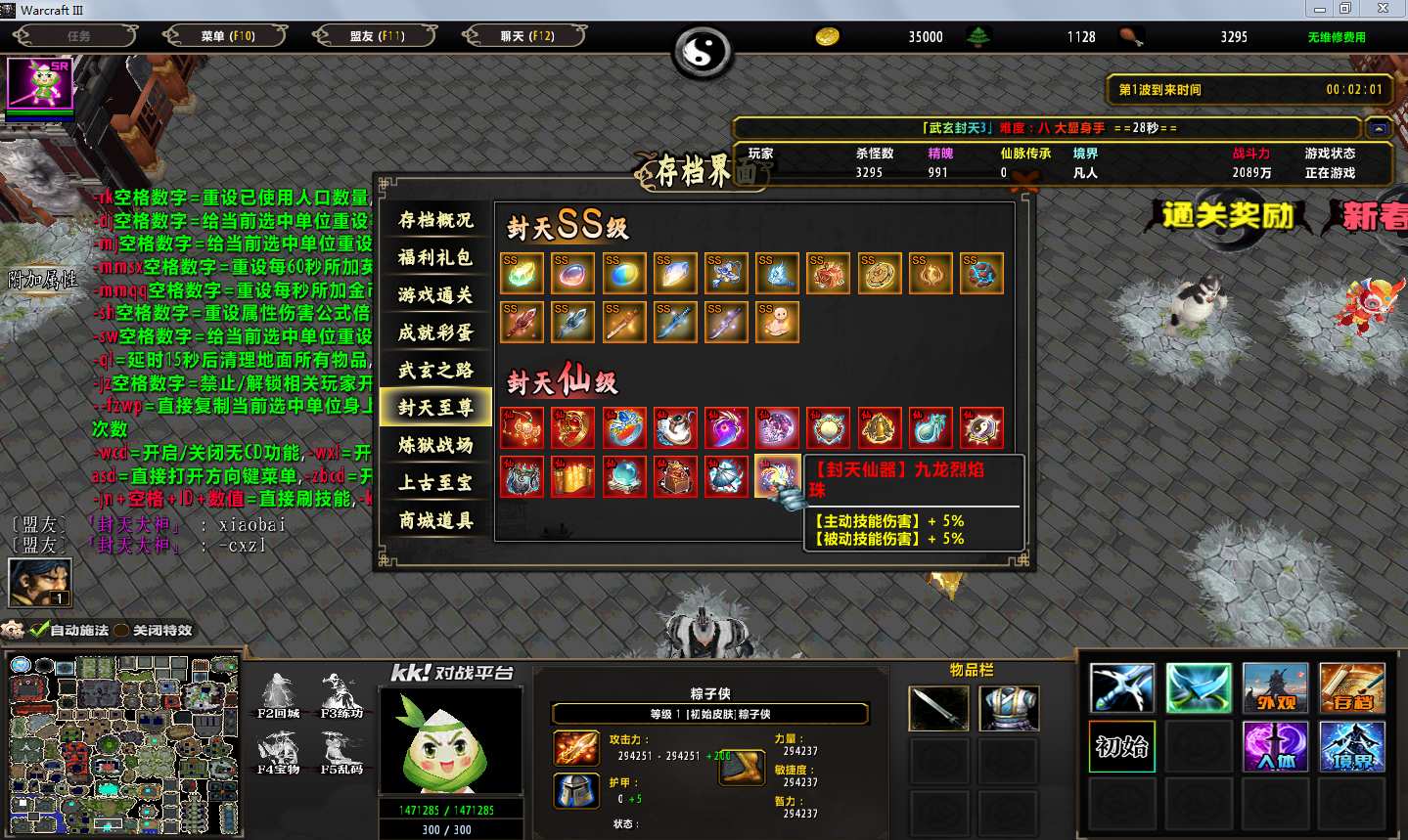Activate the 外观 appearance ability icon

[1275, 687]
